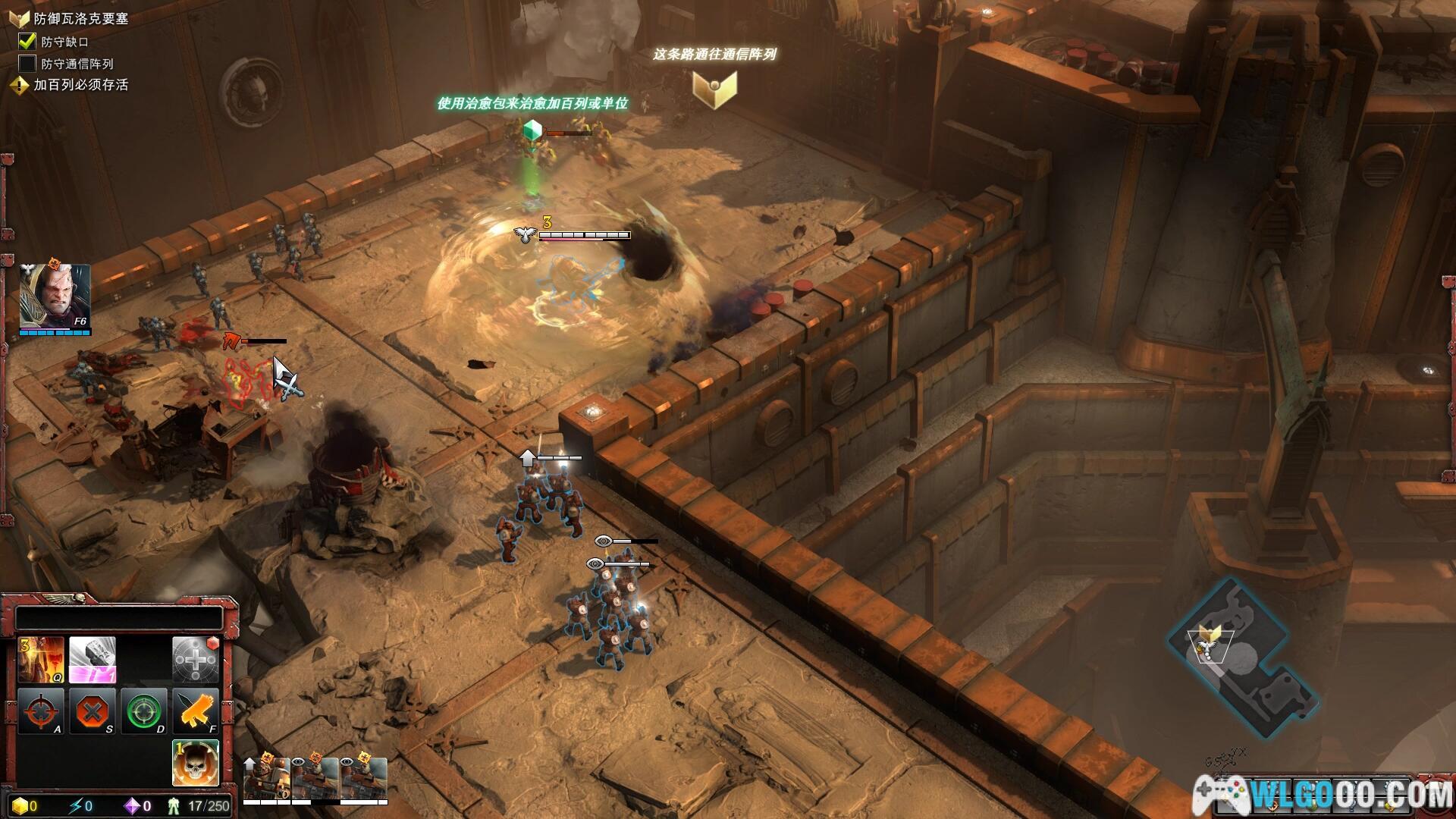Choose the green target command
Screen dimensions: 1456x819
click(144, 711)
